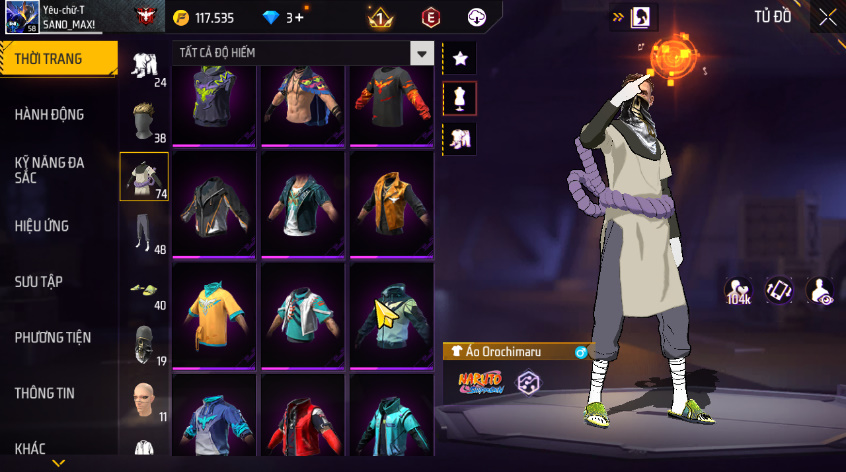
Task: Go to the SƯU TẬP tab
Action: coord(39,282)
